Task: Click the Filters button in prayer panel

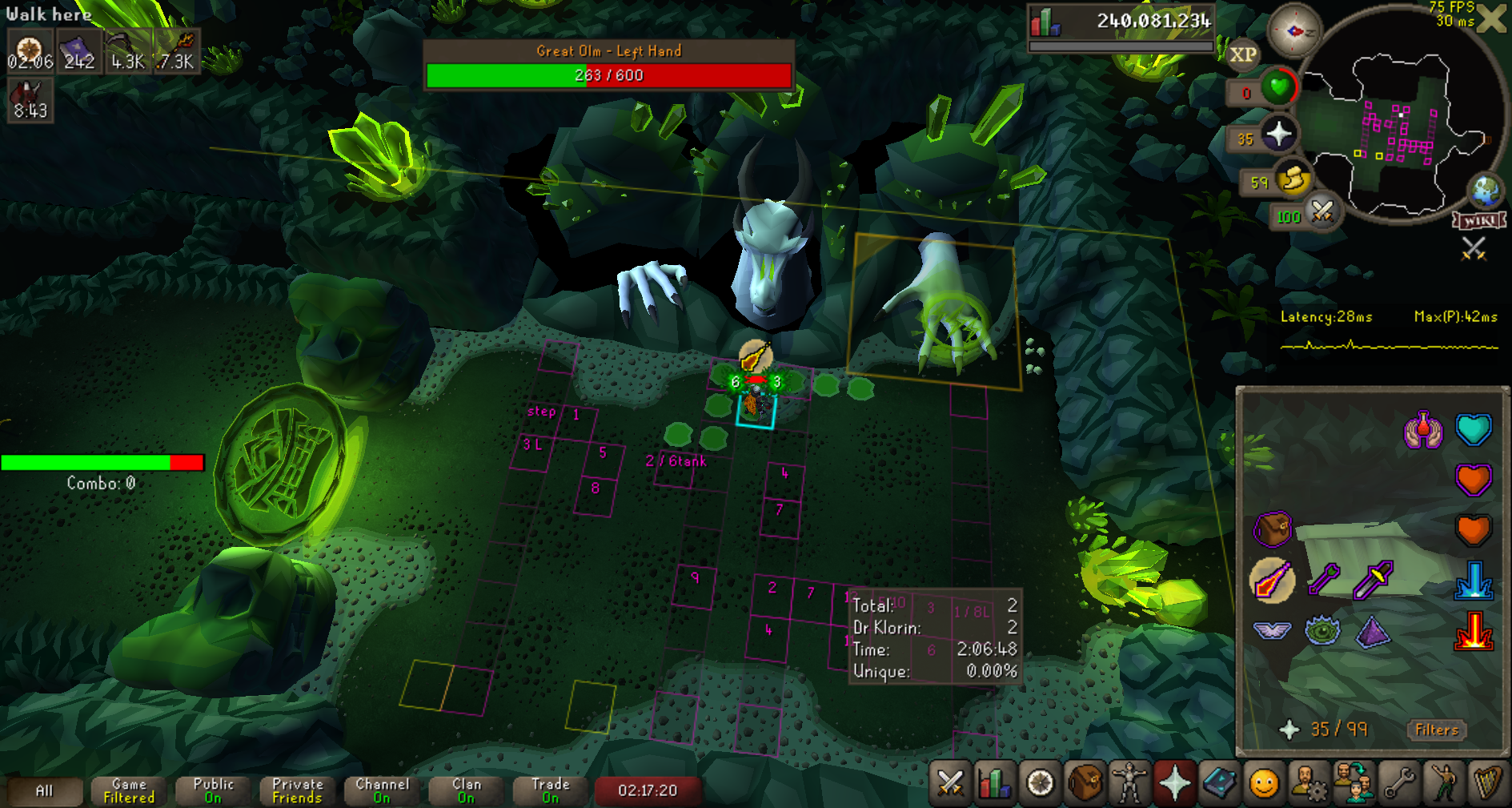Action: point(1436,730)
